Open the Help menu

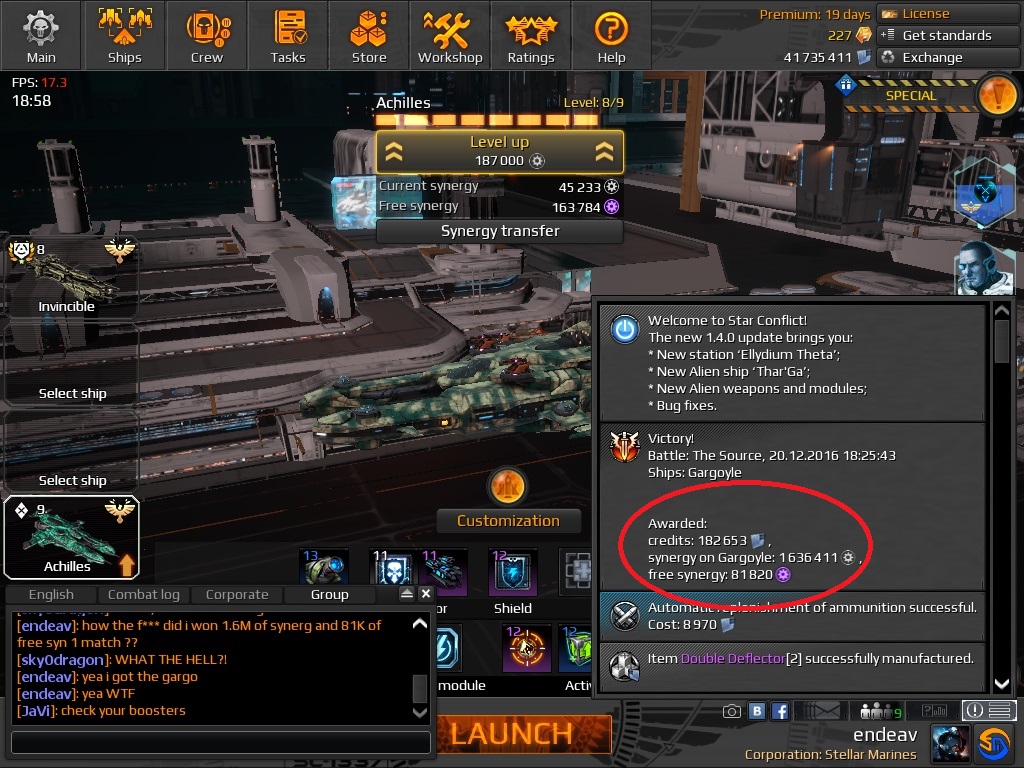tap(611, 35)
